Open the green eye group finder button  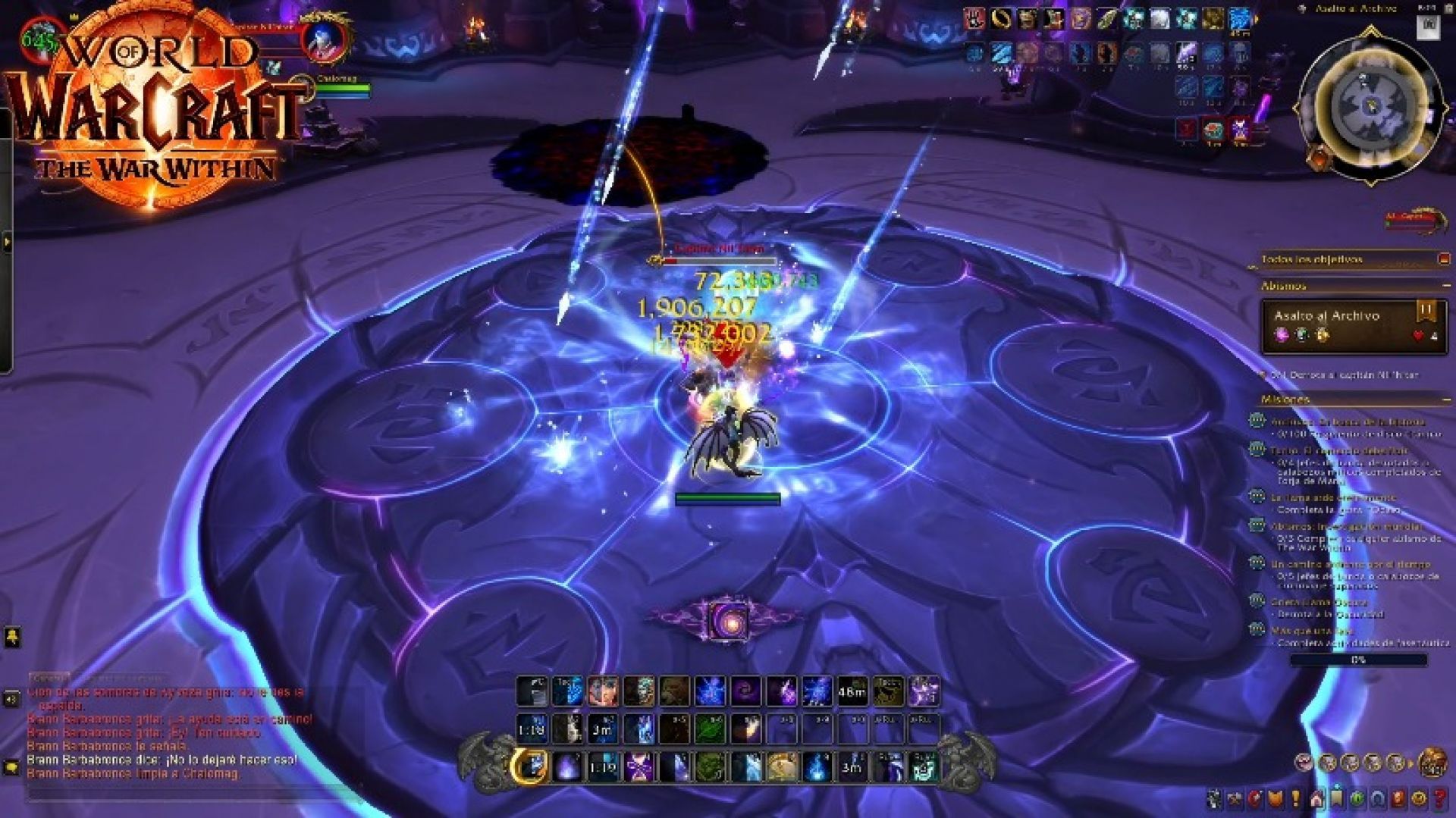[x=1357, y=798]
